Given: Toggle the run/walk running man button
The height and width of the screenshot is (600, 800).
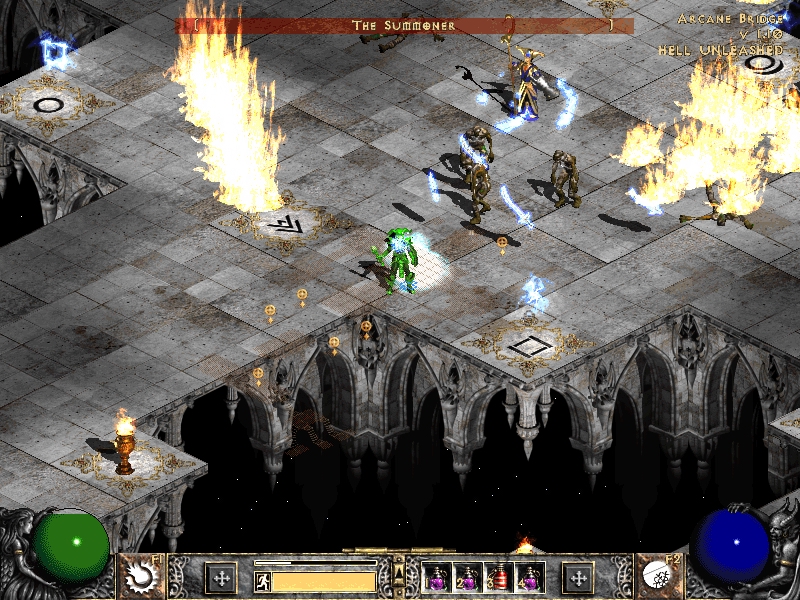Looking at the screenshot, I should coord(262,580).
